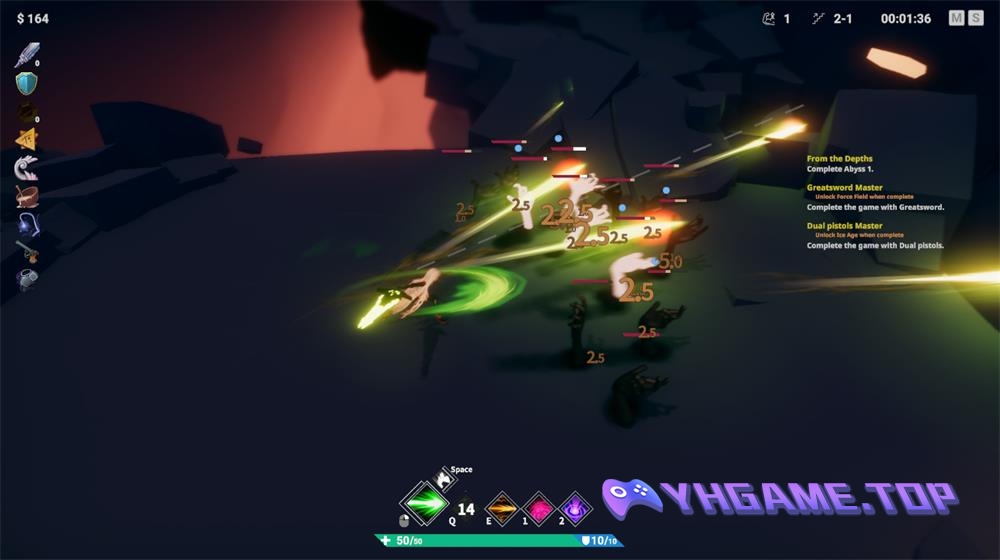Open the From the Depths objective
The height and width of the screenshot is (560, 1000).
point(840,164)
